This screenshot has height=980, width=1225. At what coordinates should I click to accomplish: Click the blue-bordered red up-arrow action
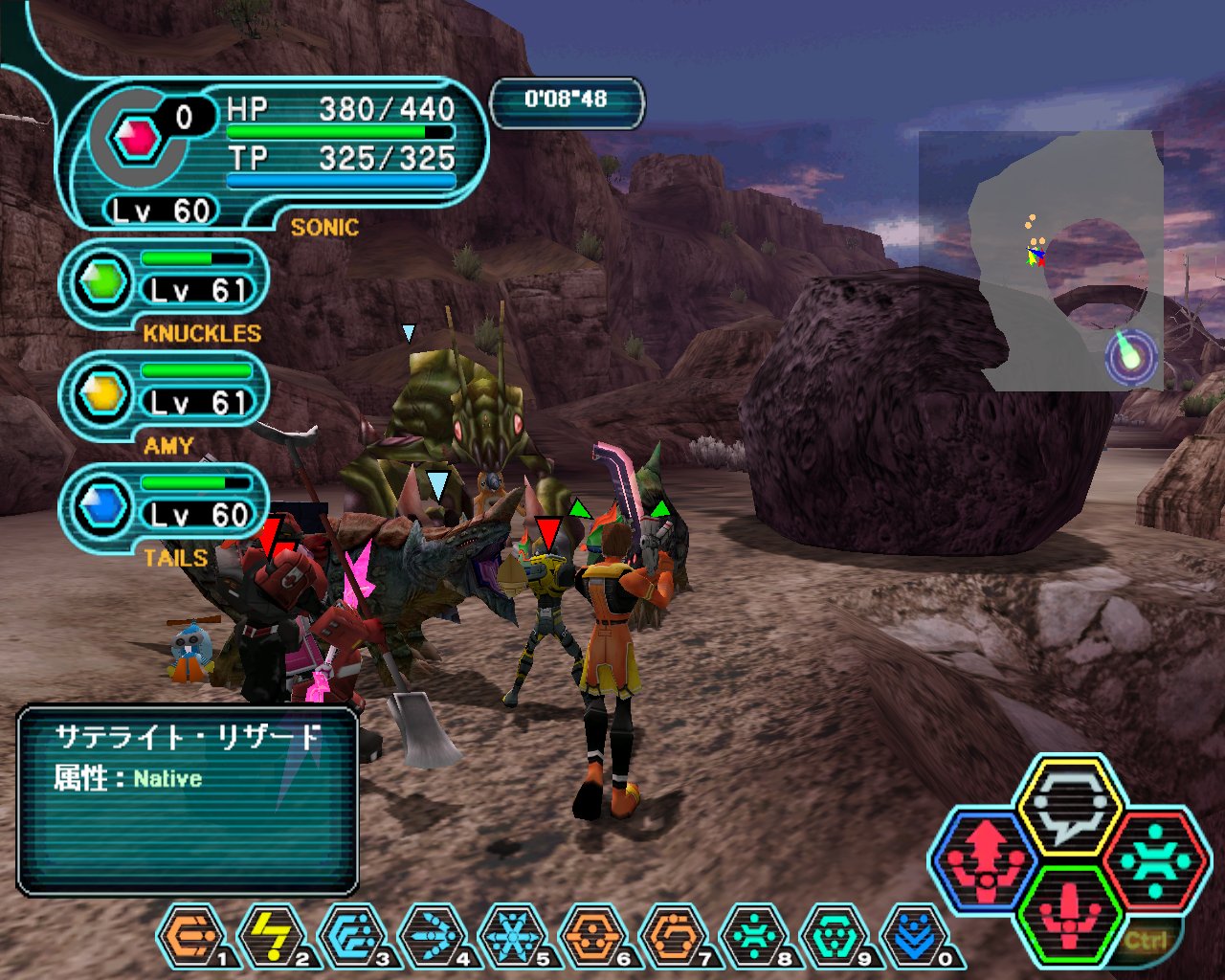point(984,858)
